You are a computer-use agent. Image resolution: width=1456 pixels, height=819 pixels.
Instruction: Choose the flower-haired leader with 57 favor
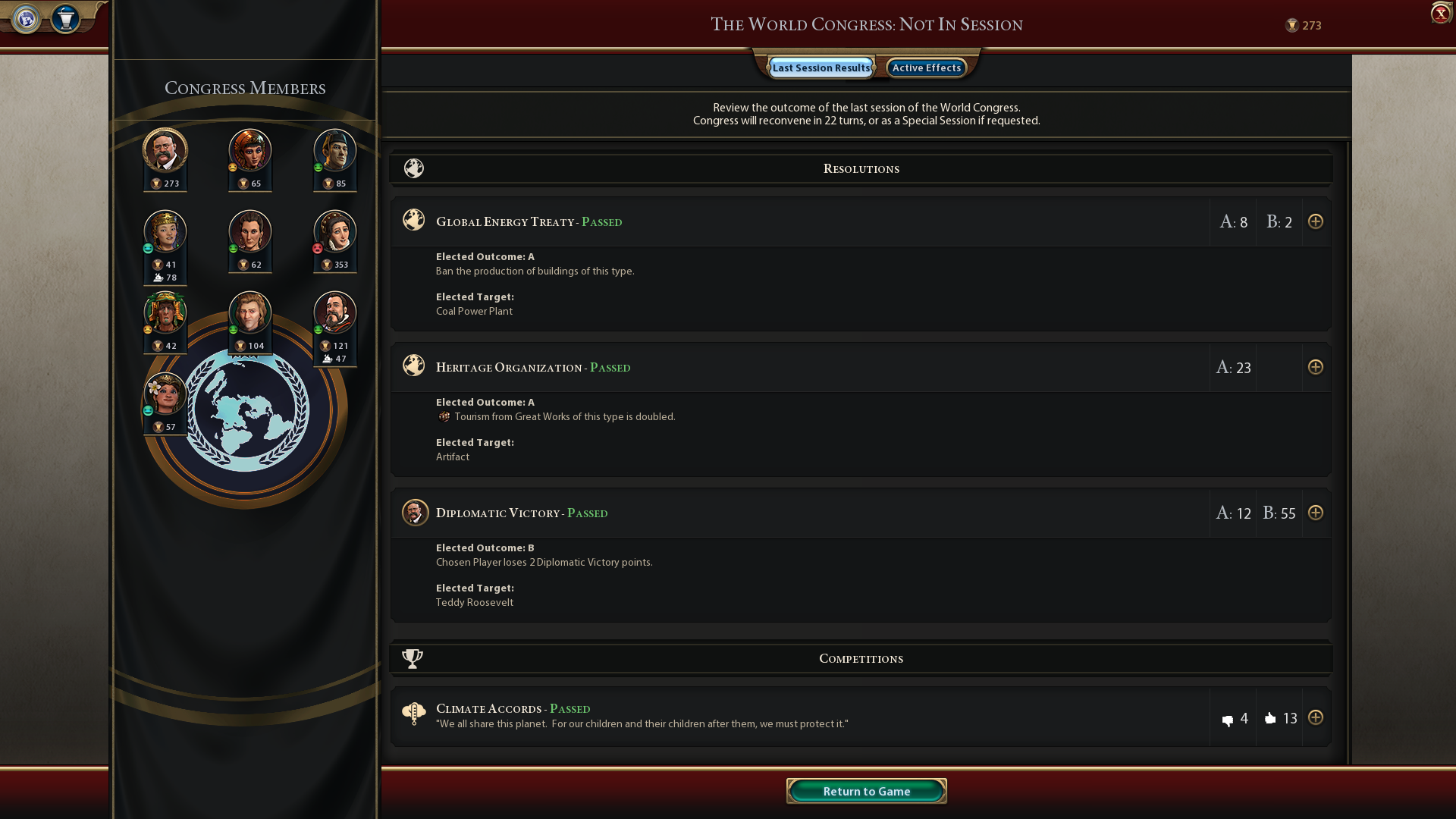click(165, 394)
